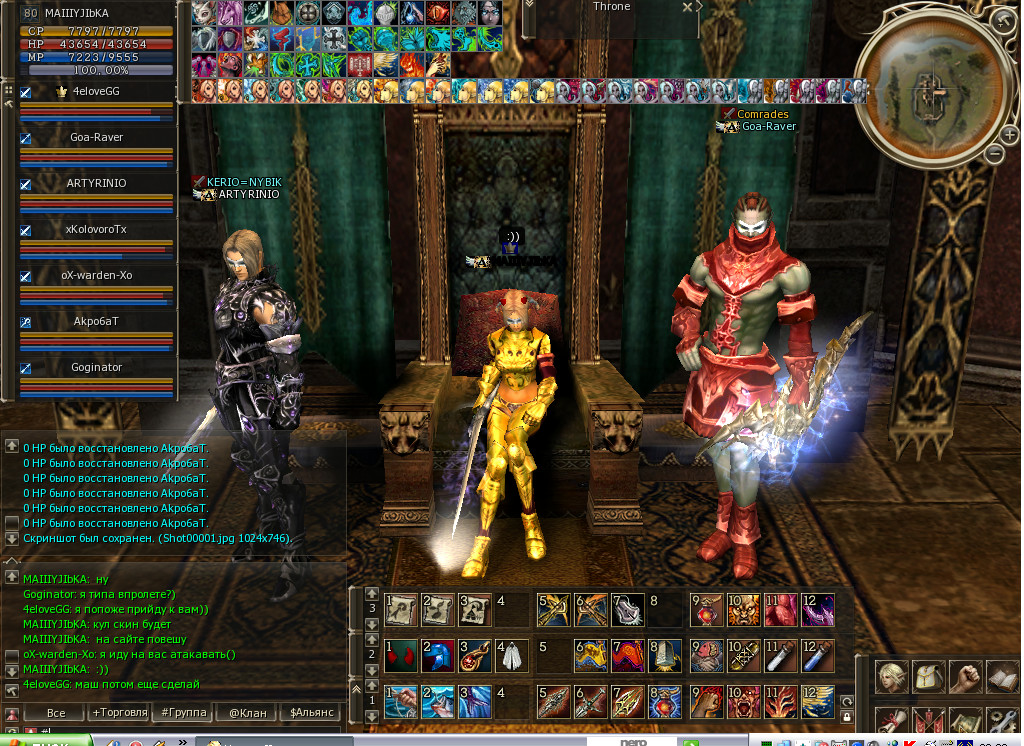Switch to the $Альянс chat tab
The width and height of the screenshot is (1024, 746).
[x=311, y=713]
